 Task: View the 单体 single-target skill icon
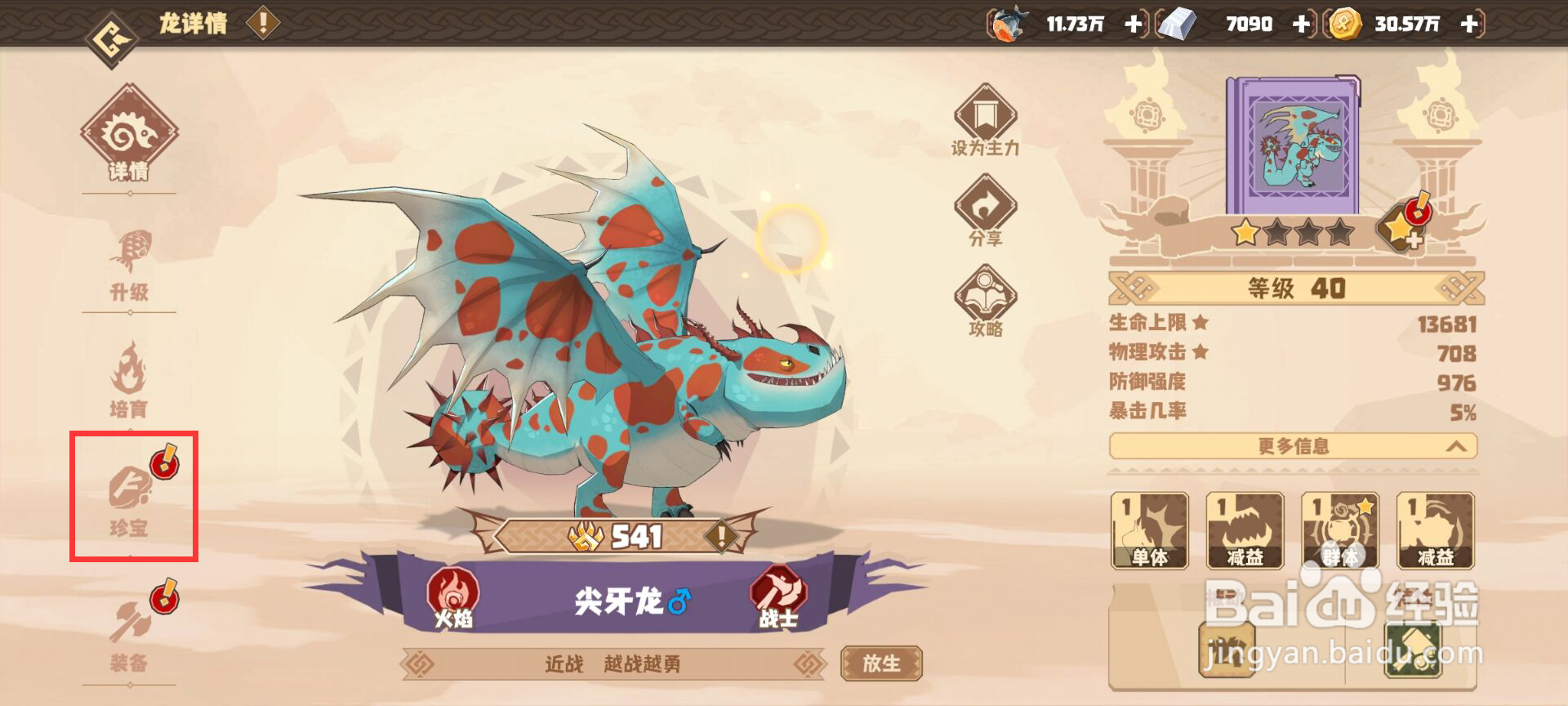coord(1151,531)
